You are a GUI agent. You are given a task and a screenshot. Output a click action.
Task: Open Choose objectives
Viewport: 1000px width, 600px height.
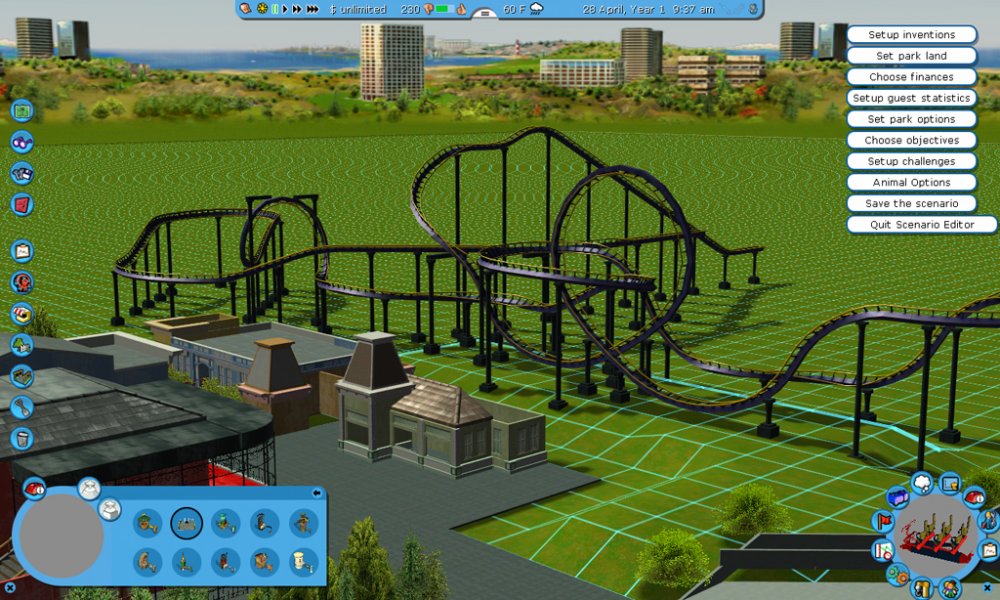click(911, 140)
